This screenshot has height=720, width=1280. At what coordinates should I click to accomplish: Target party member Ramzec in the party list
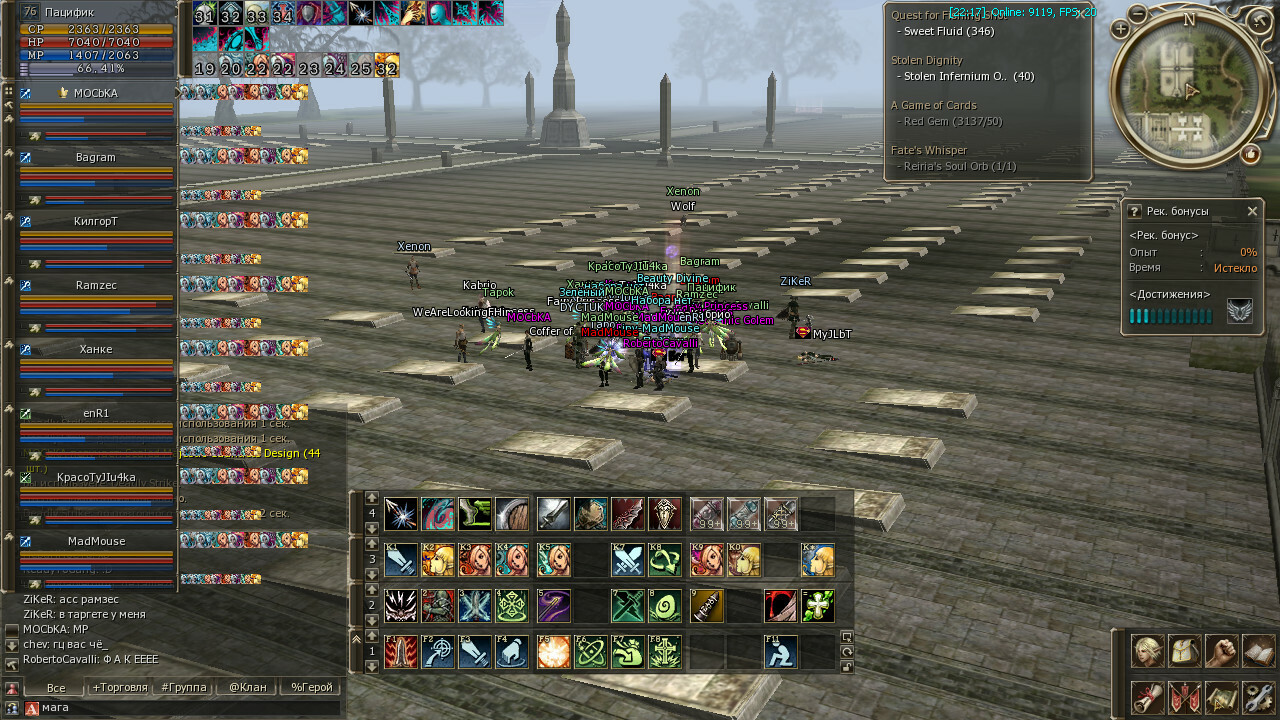tap(96, 285)
